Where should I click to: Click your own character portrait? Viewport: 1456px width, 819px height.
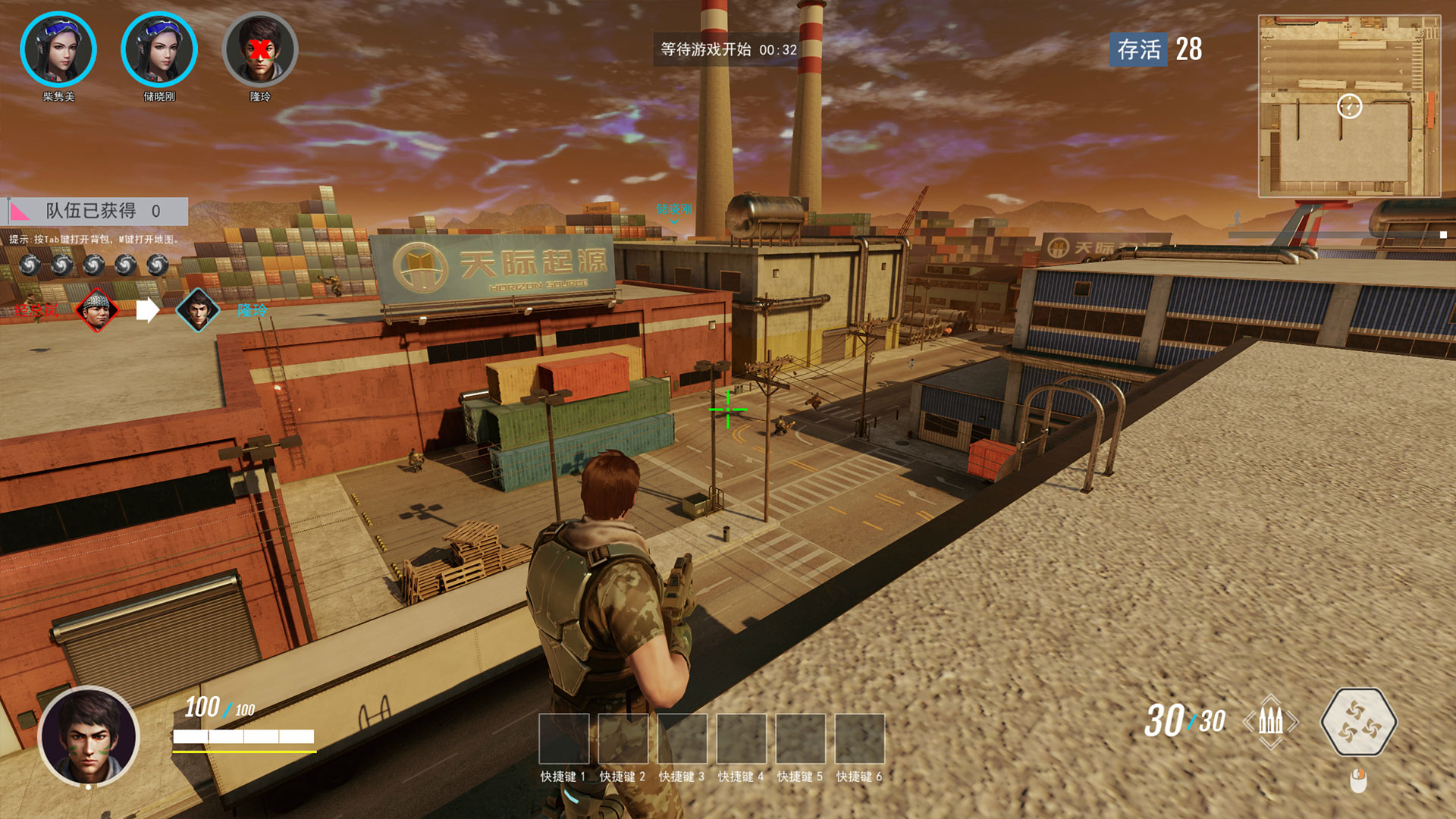[x=89, y=736]
